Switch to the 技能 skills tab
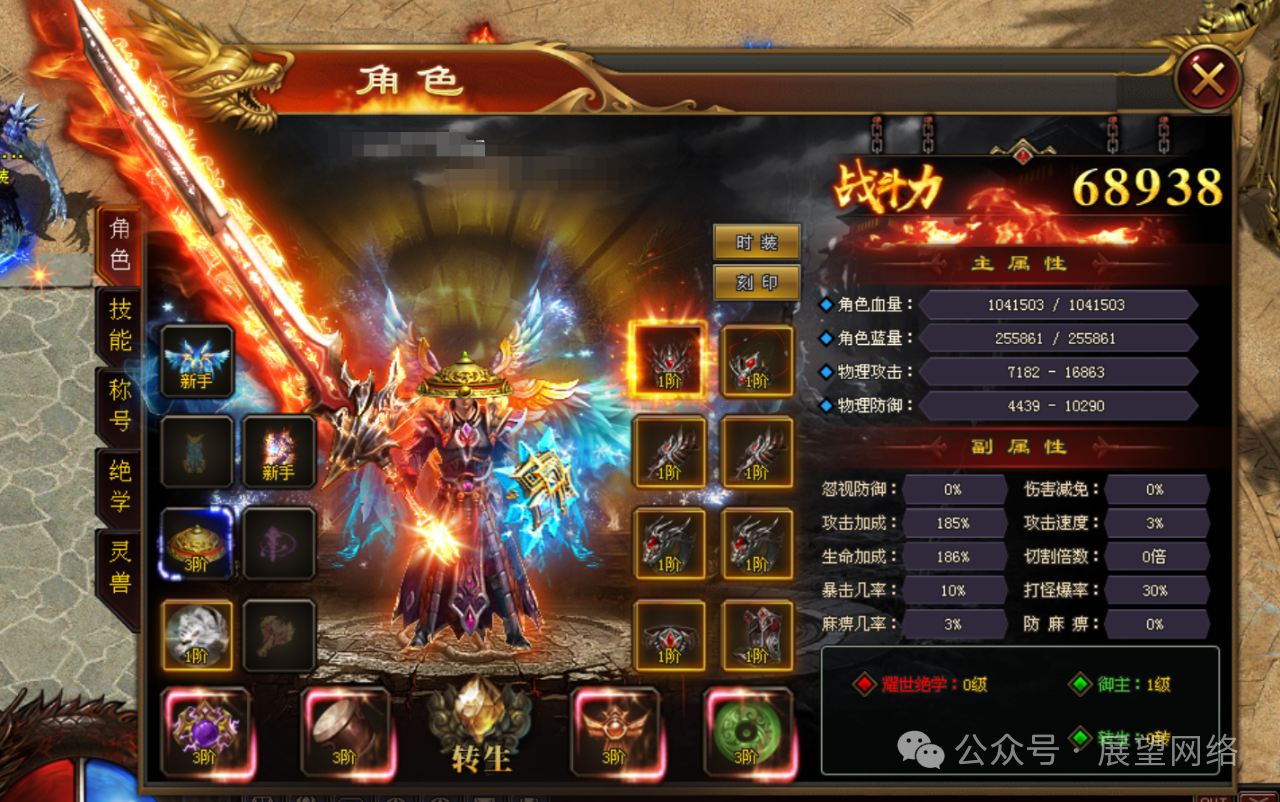This screenshot has height=802, width=1280. (120, 324)
